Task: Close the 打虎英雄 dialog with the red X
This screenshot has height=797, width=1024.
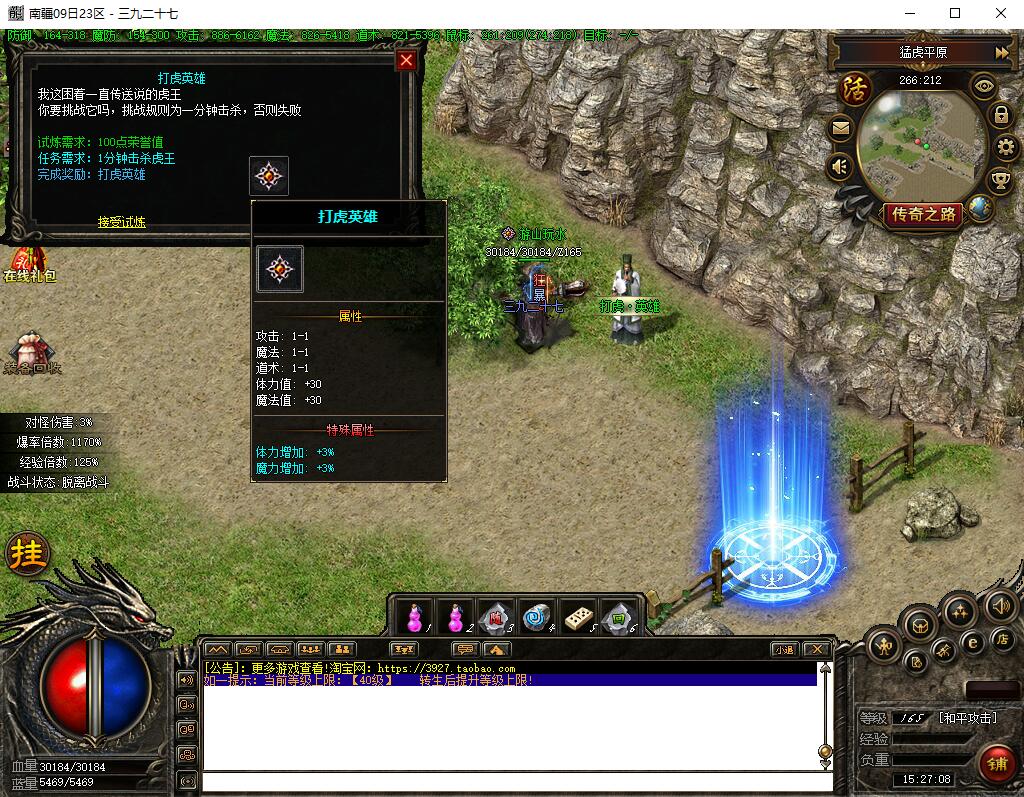Action: point(406,60)
